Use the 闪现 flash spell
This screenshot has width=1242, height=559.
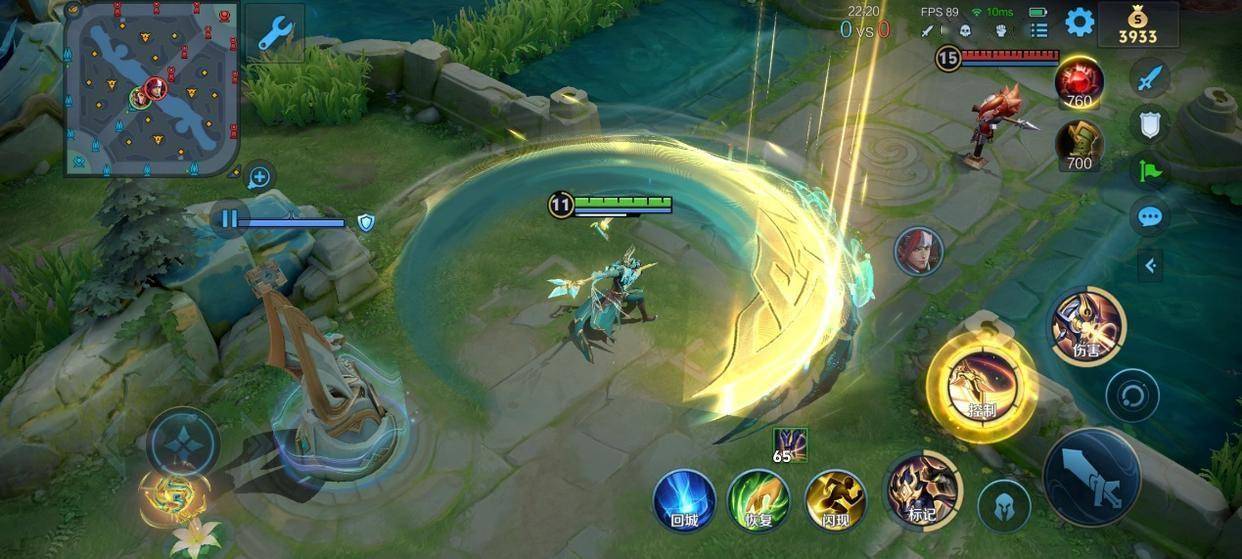click(x=835, y=499)
